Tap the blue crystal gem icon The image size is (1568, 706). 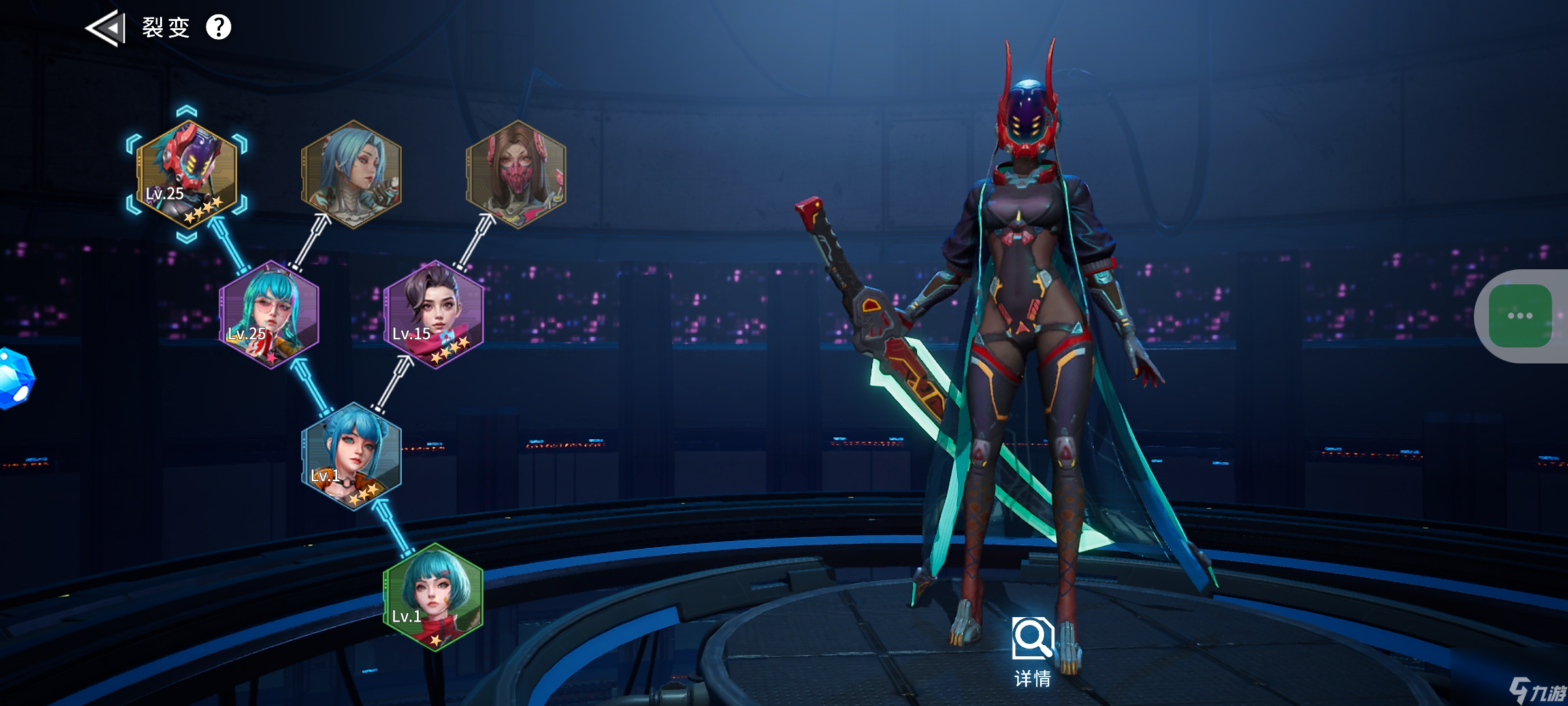[x=14, y=379]
